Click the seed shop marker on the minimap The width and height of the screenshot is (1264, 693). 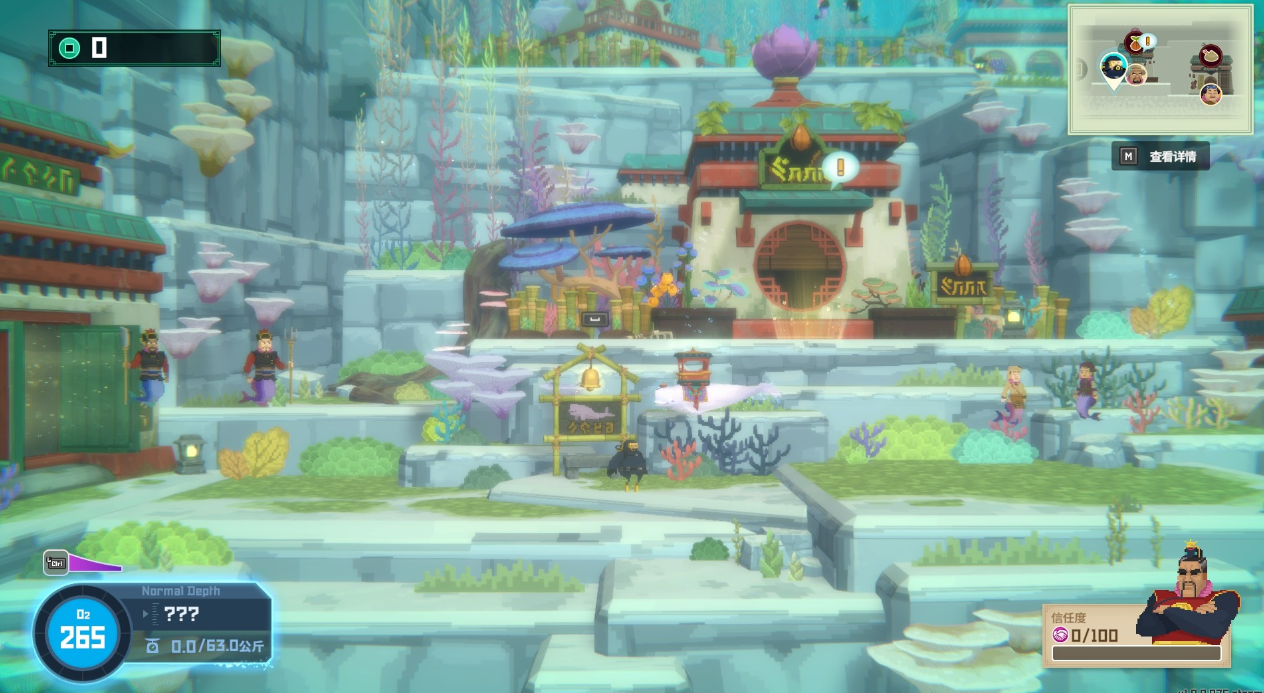pyautogui.click(x=1137, y=42)
